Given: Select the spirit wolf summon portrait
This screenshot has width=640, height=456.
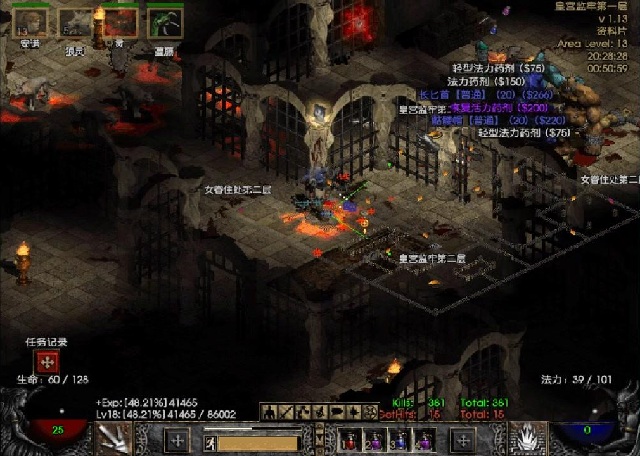Looking at the screenshot, I should [x=74, y=21].
